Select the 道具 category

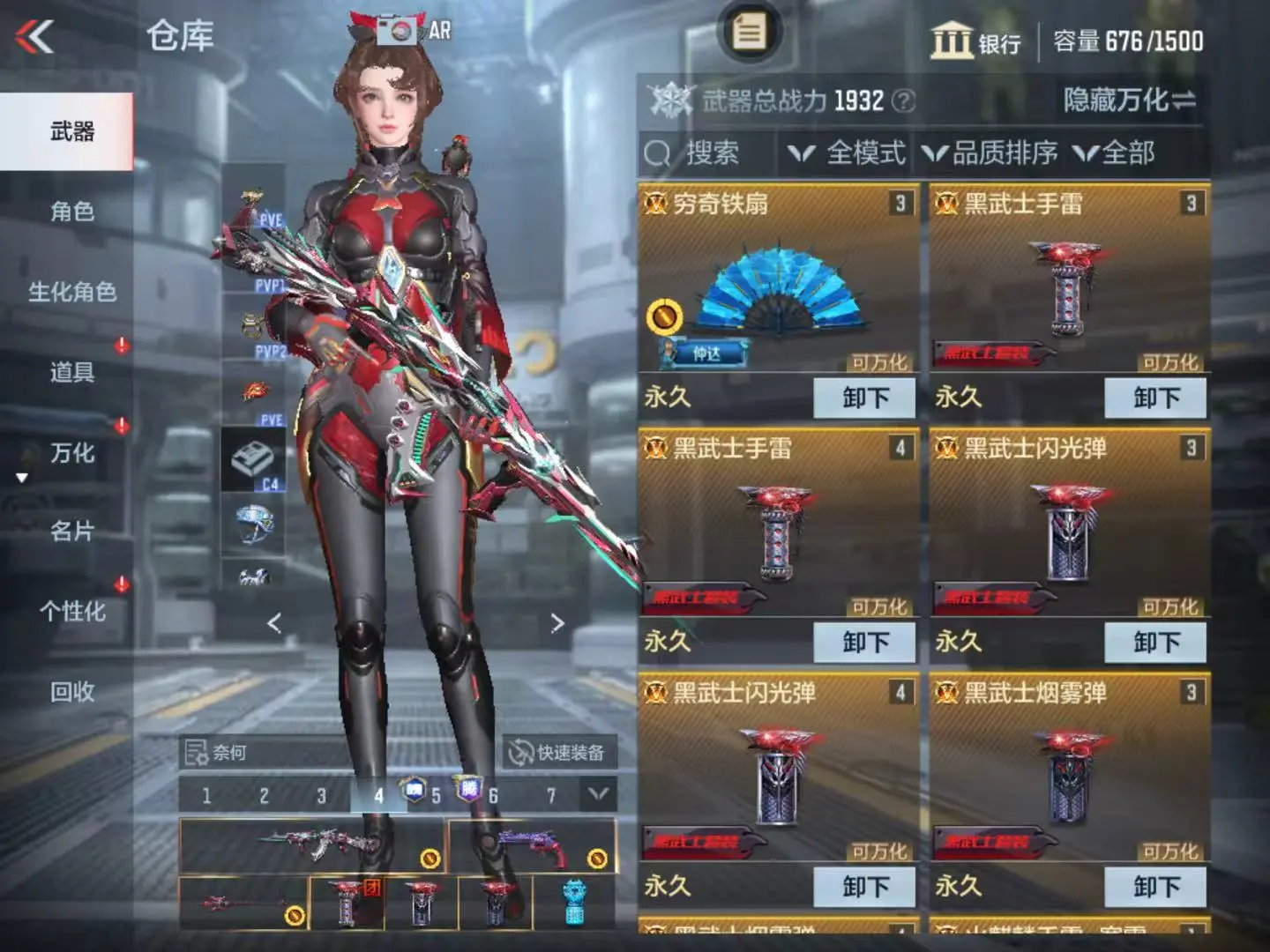click(x=71, y=372)
